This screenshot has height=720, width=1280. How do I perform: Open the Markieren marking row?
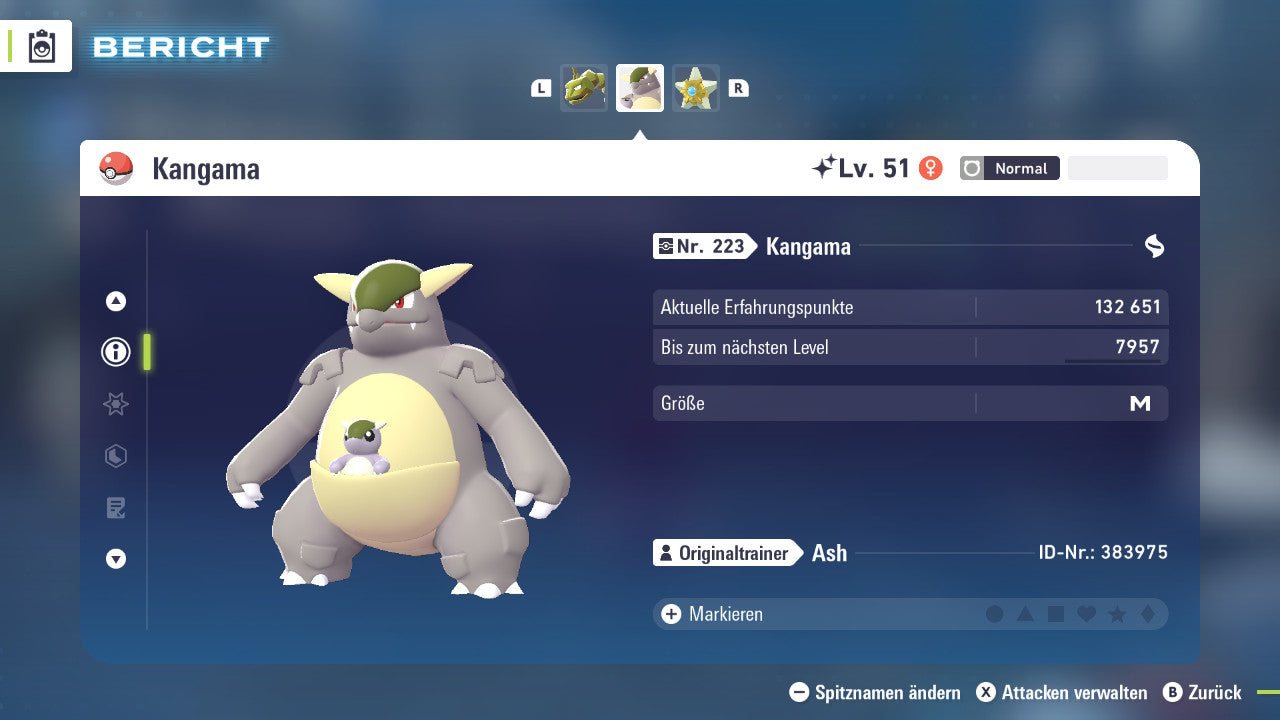coord(715,614)
